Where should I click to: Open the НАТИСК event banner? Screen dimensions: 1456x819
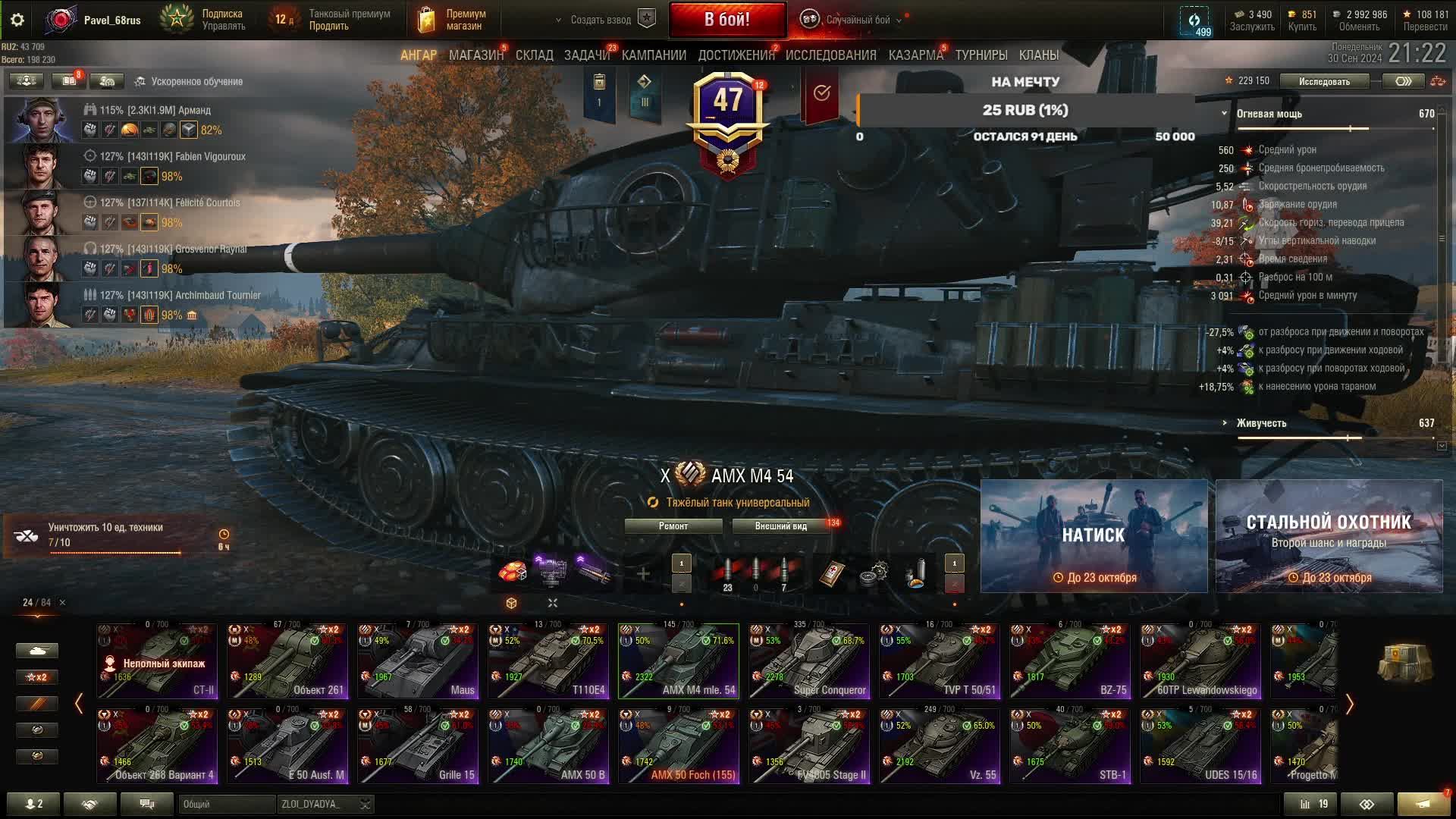(1094, 535)
